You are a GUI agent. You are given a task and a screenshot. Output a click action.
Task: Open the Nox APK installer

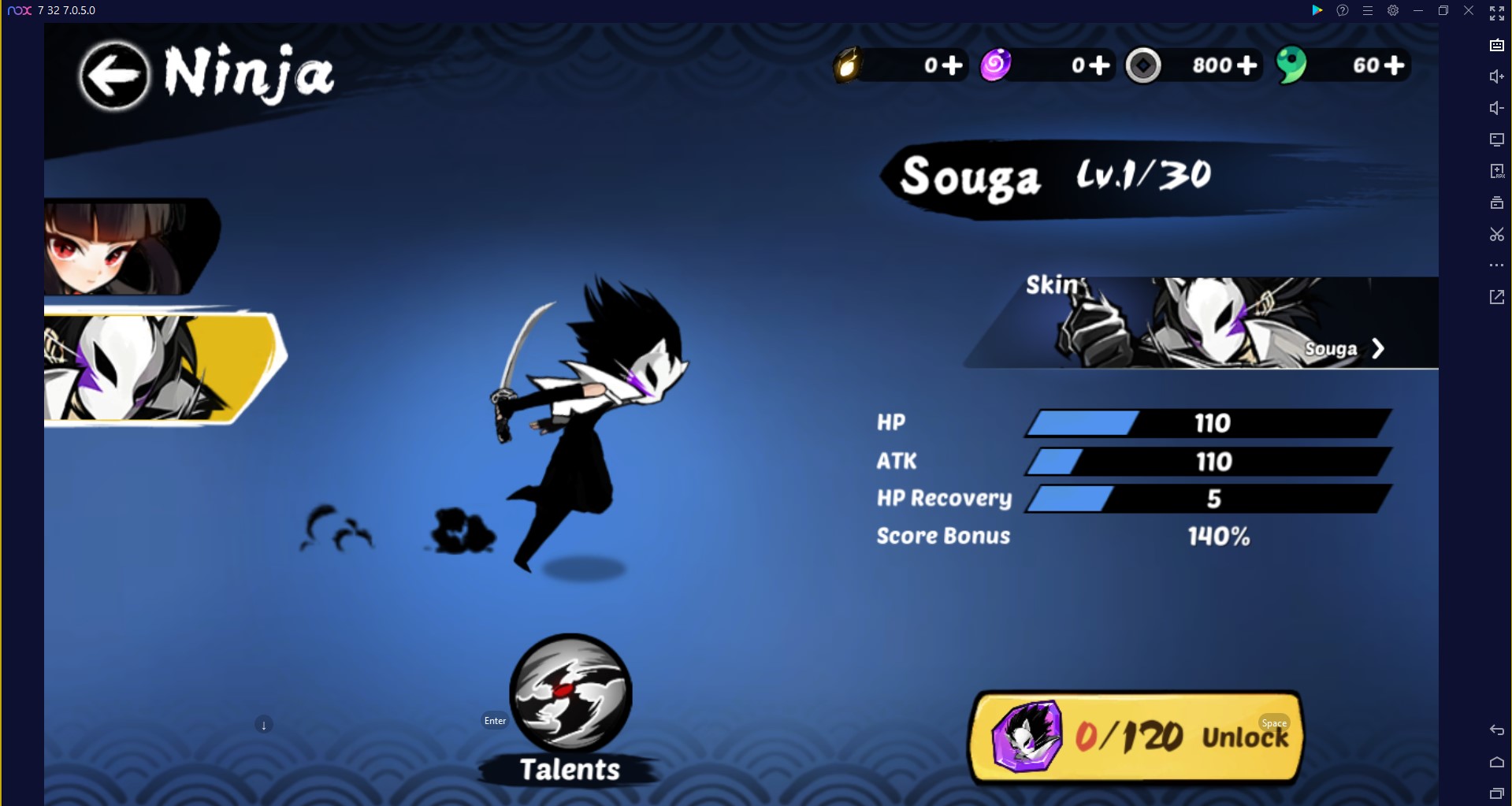click(1496, 170)
